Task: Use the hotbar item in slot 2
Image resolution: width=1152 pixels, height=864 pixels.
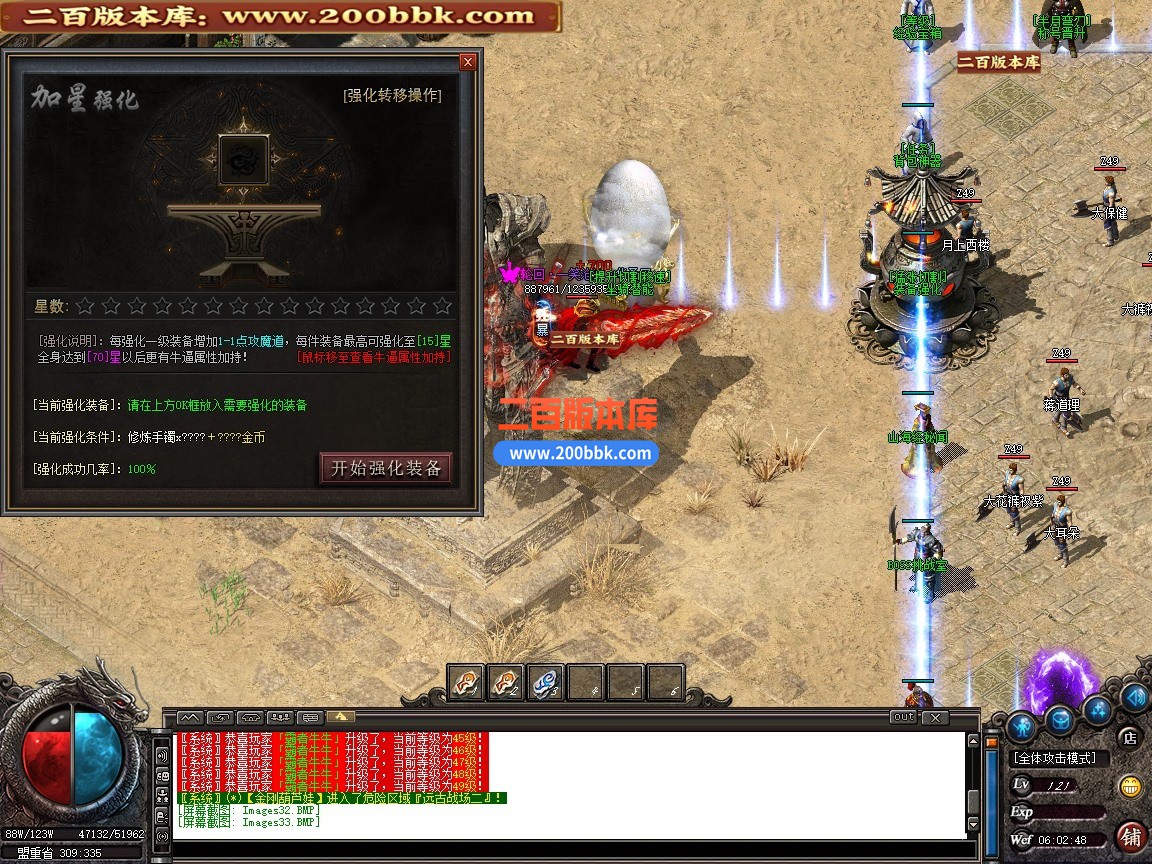Action: [506, 682]
